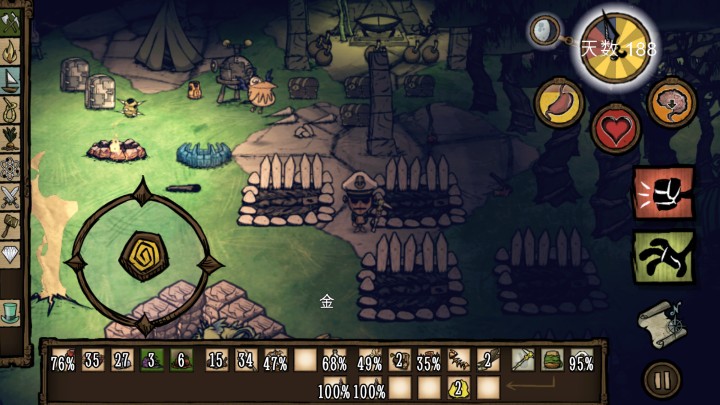Select the inventory slot with stack of 34
Screen dimensions: 720x405
point(246,360)
